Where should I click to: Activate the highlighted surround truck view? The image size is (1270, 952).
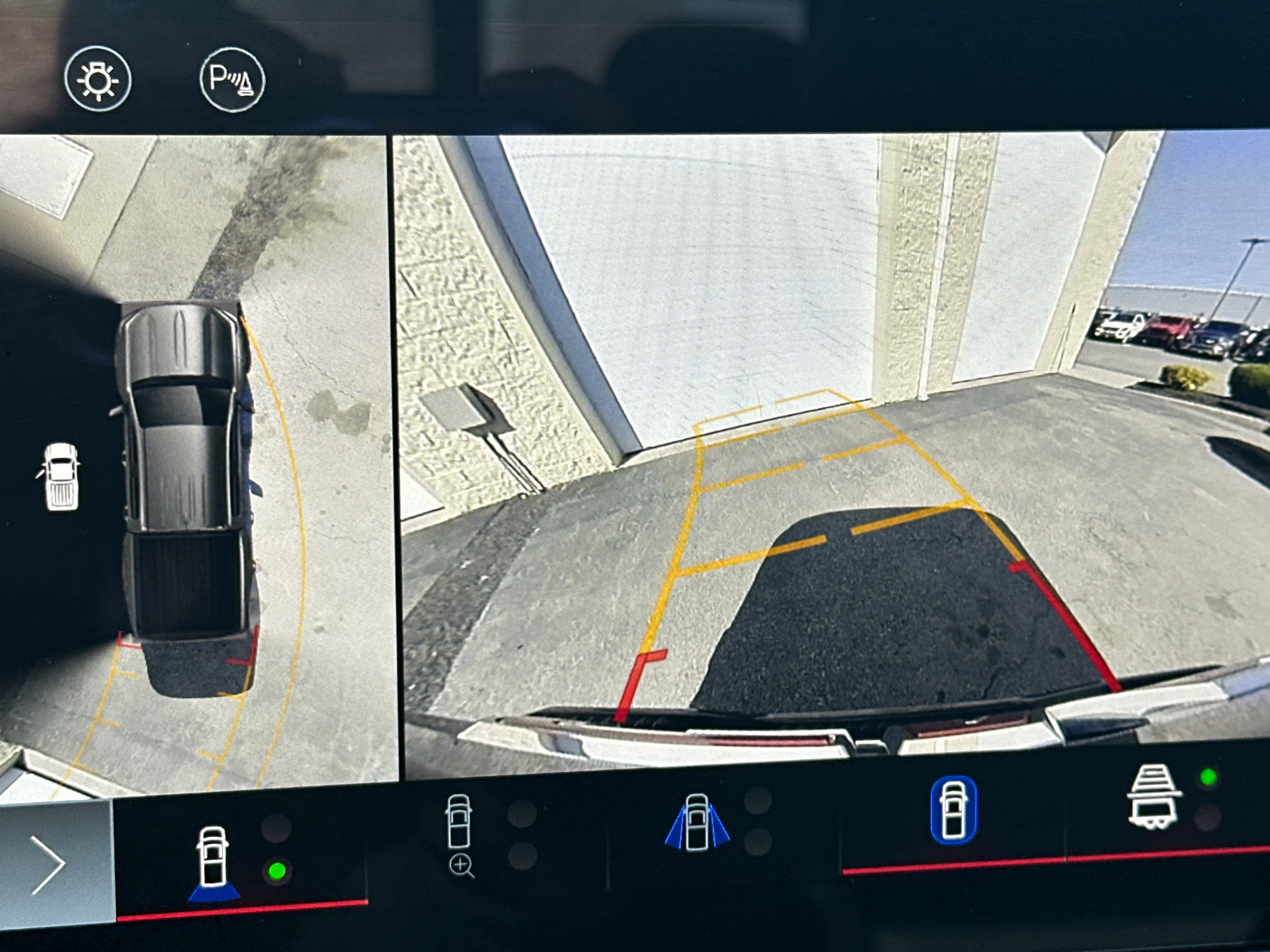[x=953, y=810]
